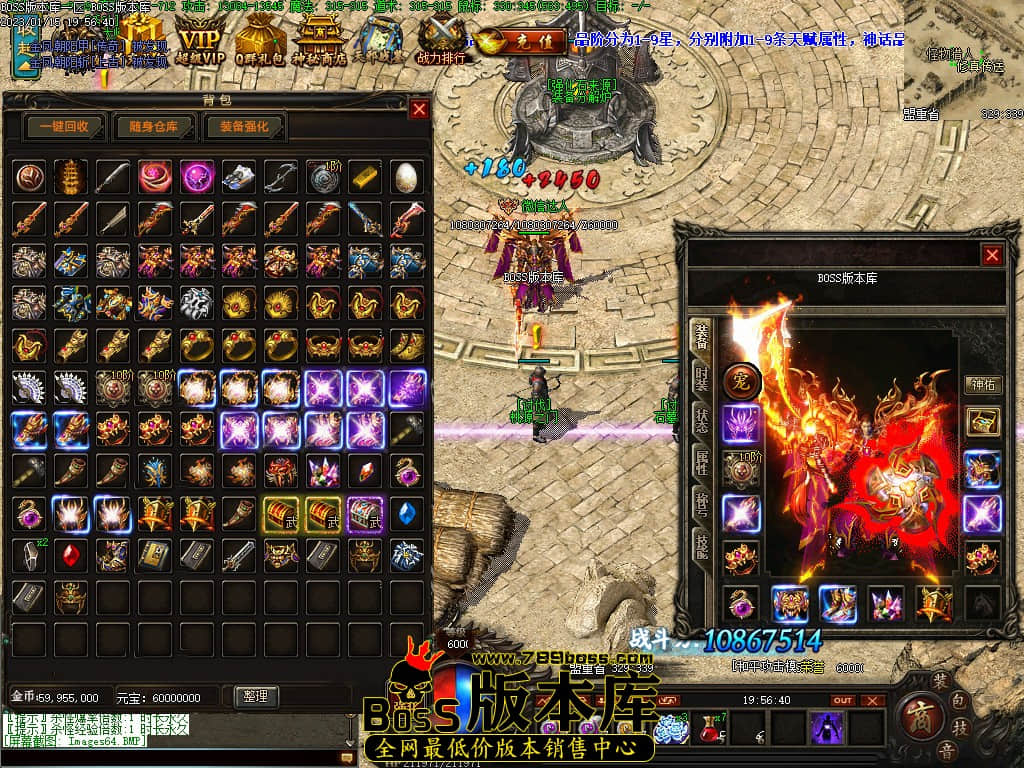Open the 超级VIP icon
The image size is (1024, 768).
pyautogui.click(x=200, y=42)
